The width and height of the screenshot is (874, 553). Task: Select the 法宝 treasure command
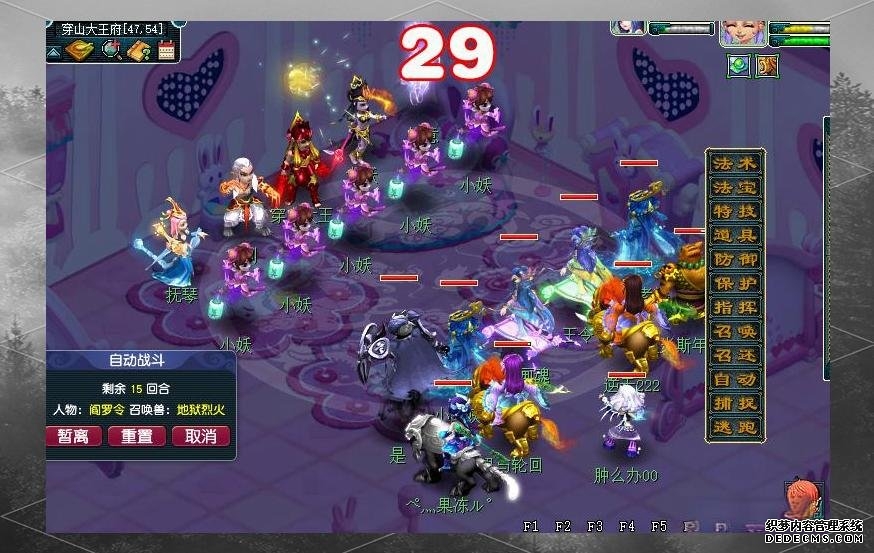click(735, 187)
